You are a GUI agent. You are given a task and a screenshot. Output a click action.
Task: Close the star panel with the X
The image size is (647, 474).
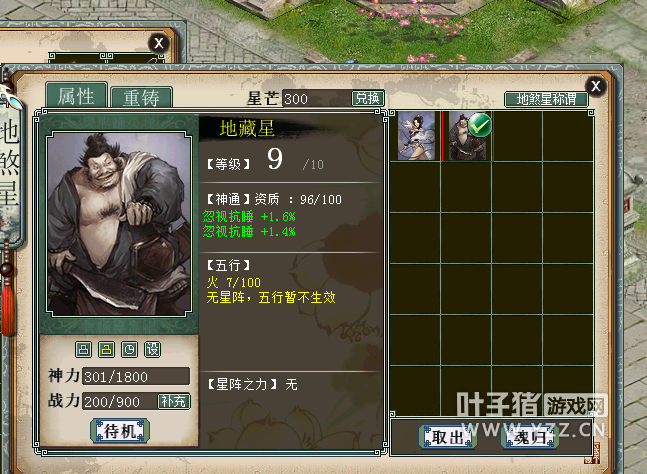[596, 85]
